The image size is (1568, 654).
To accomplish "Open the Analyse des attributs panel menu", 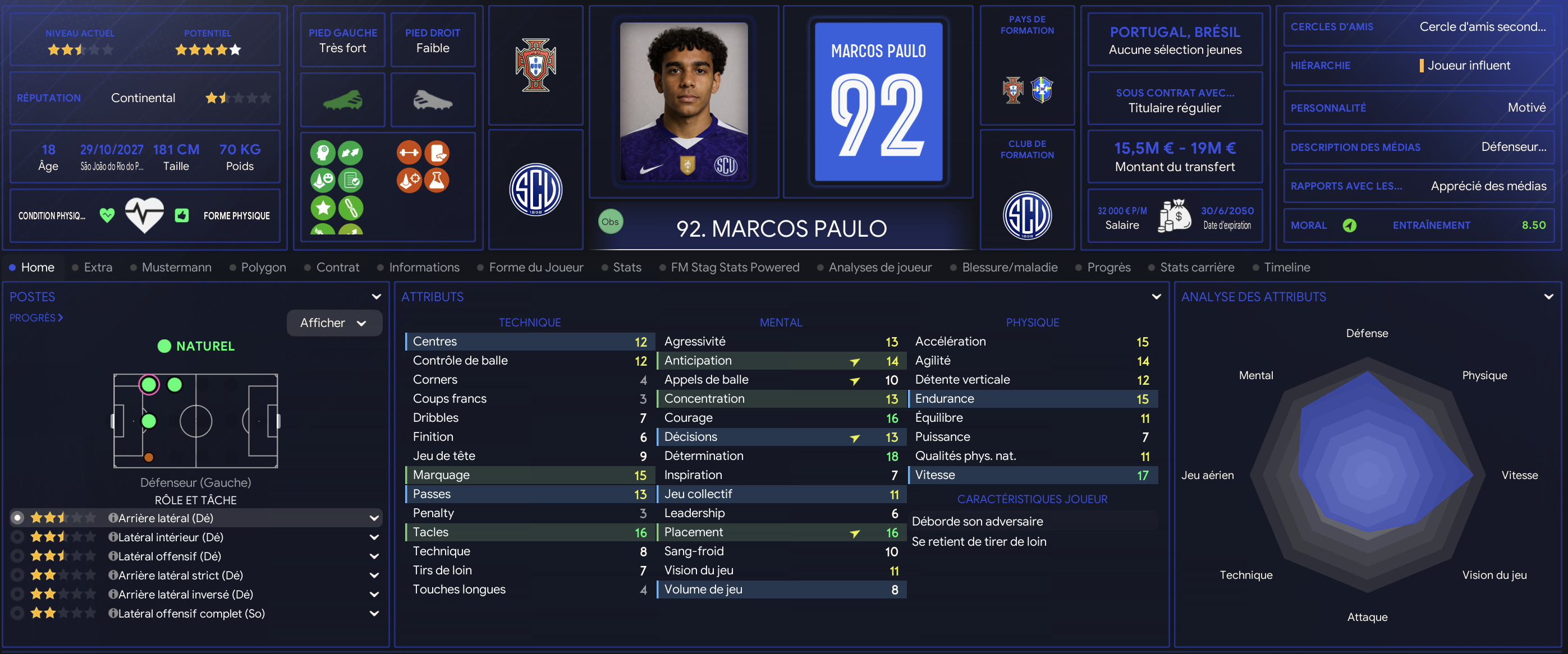I will pos(1548,297).
